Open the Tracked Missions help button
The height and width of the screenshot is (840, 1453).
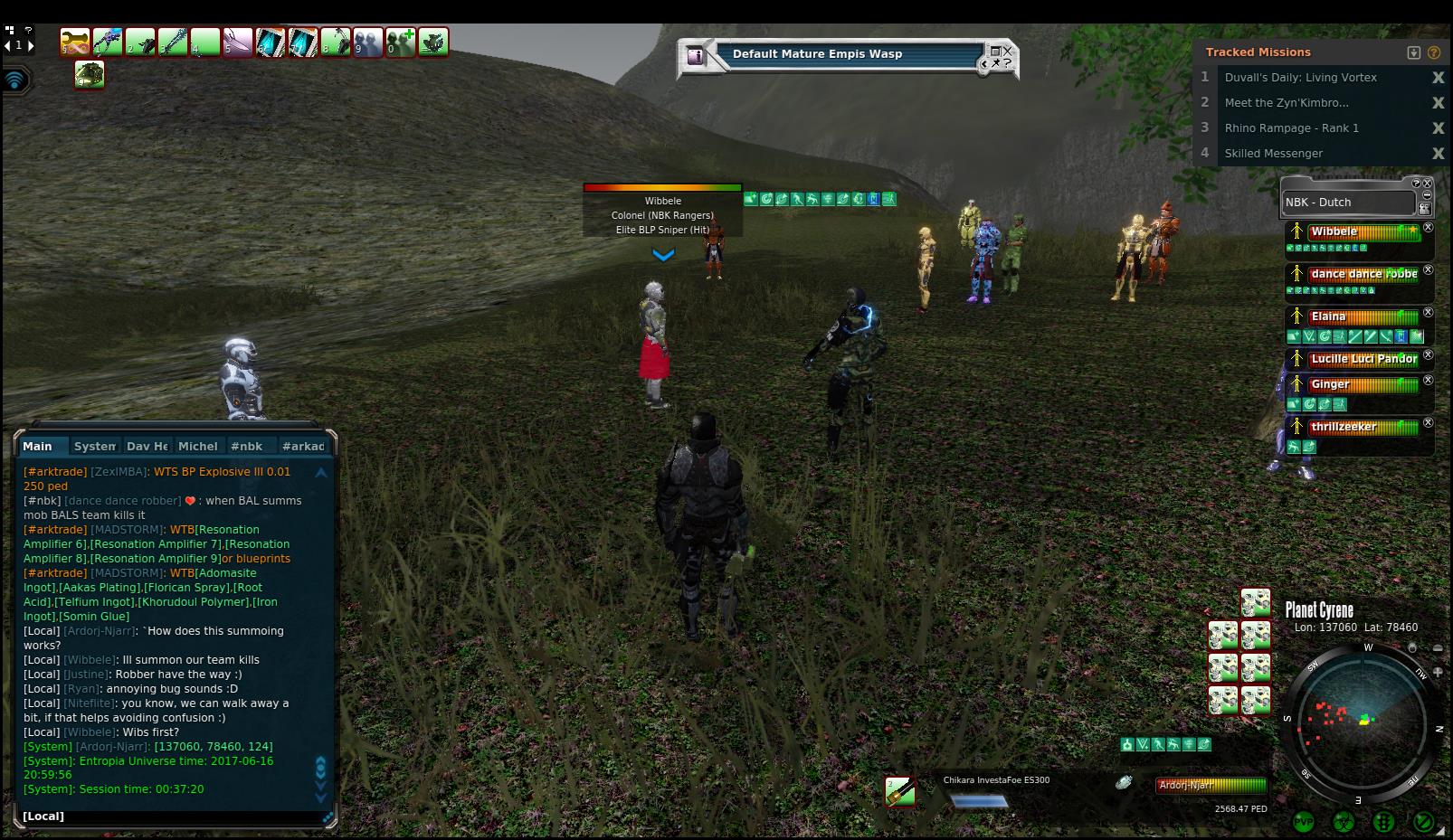(x=1434, y=52)
